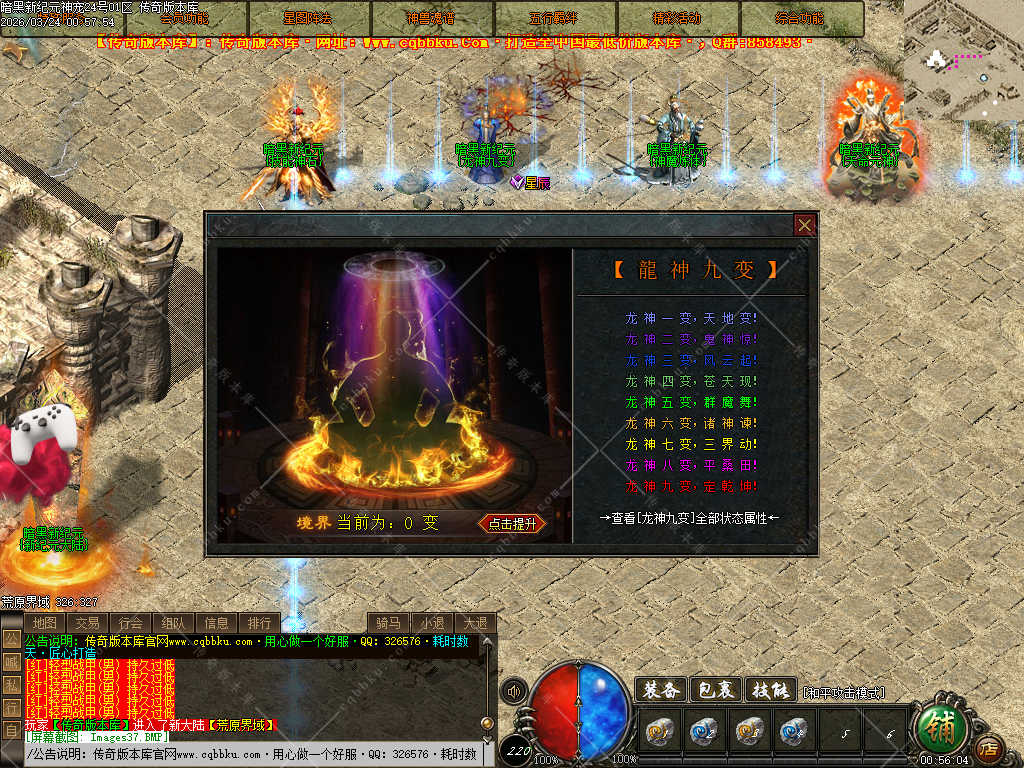Image resolution: width=1024 pixels, height=768 pixels.
Task: Open the 行会 guild button
Action: (131, 623)
